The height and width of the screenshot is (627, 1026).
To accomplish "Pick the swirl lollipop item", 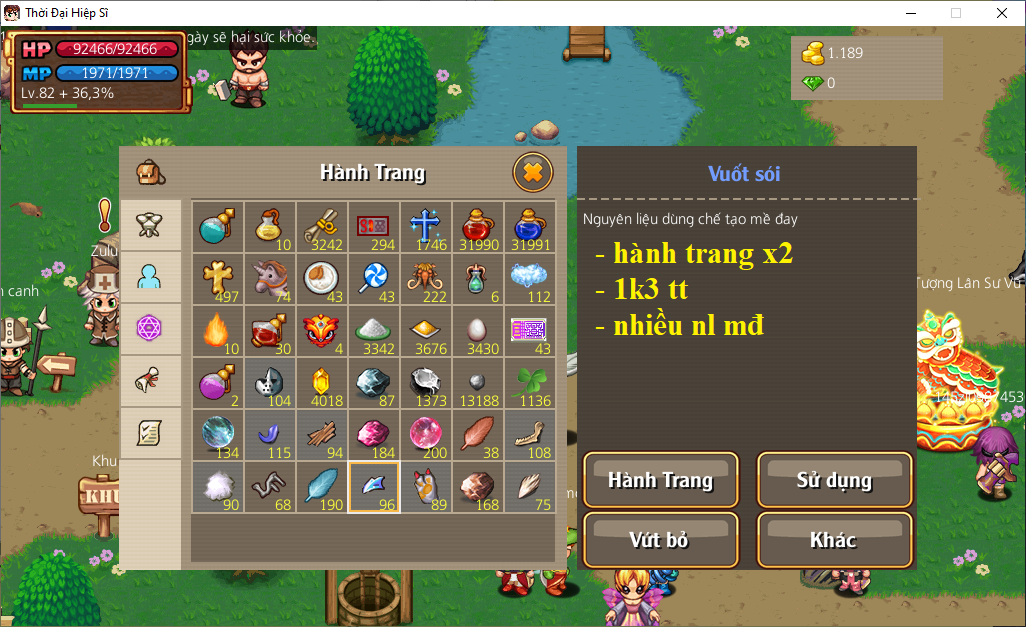I will pyautogui.click(x=374, y=278).
